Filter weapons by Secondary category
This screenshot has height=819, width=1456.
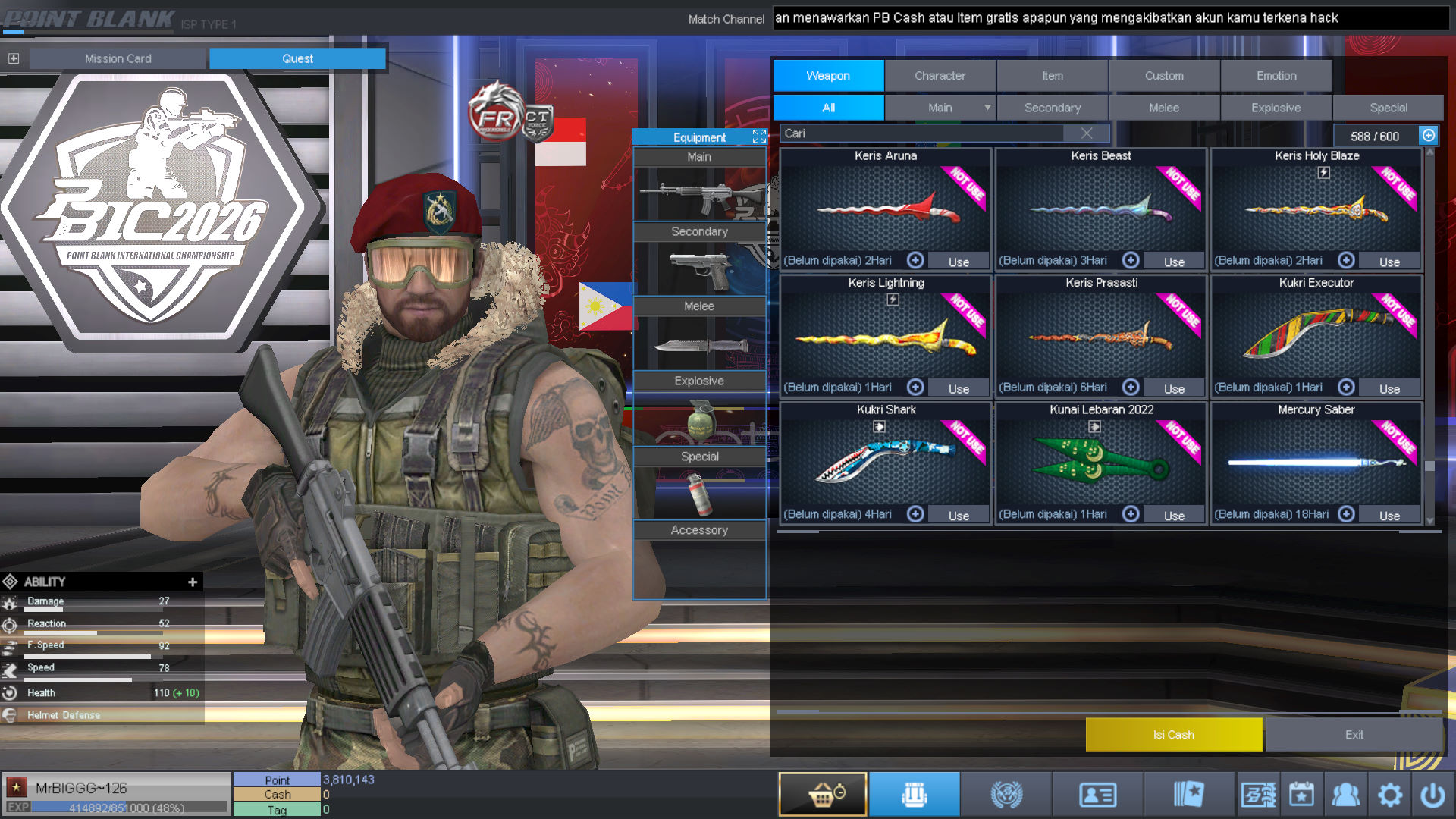1052,108
